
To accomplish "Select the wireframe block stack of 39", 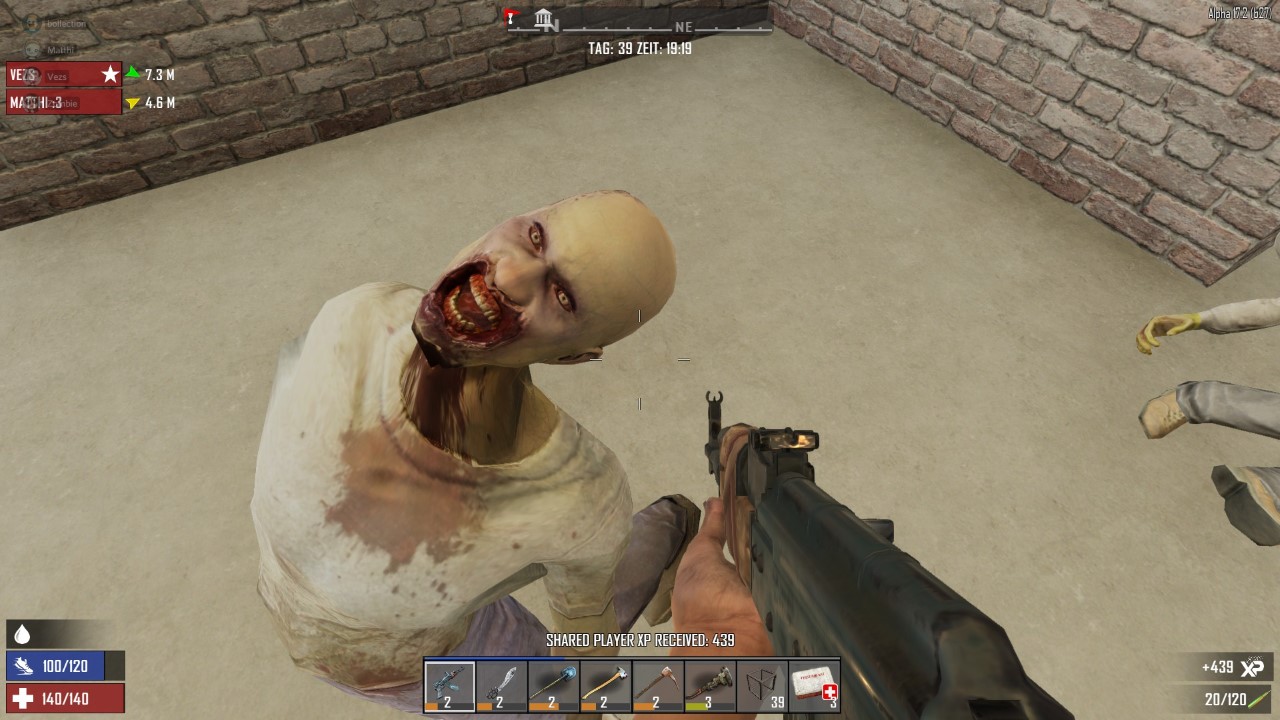I will [762, 686].
